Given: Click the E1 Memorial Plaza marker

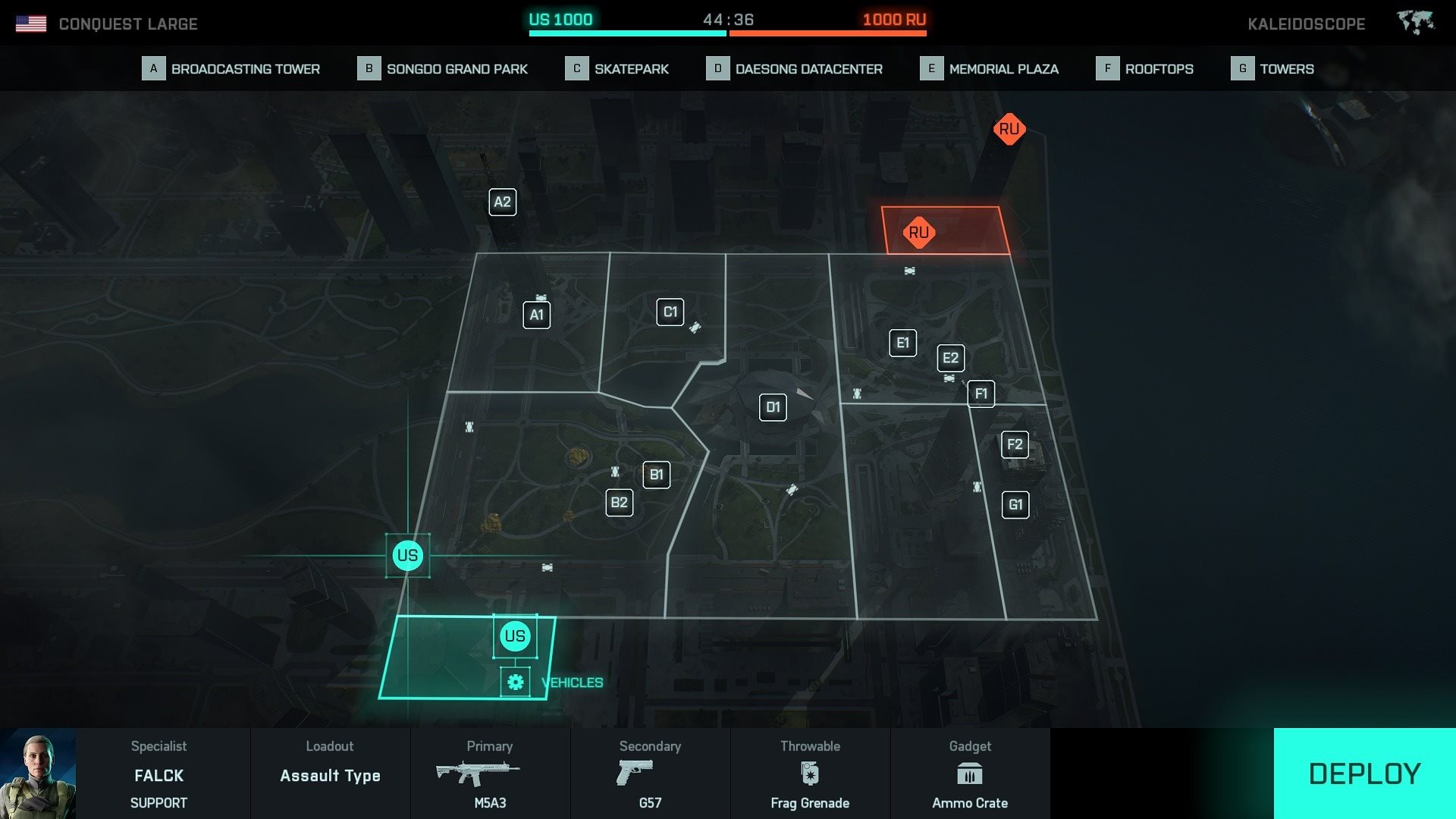Looking at the screenshot, I should point(902,343).
